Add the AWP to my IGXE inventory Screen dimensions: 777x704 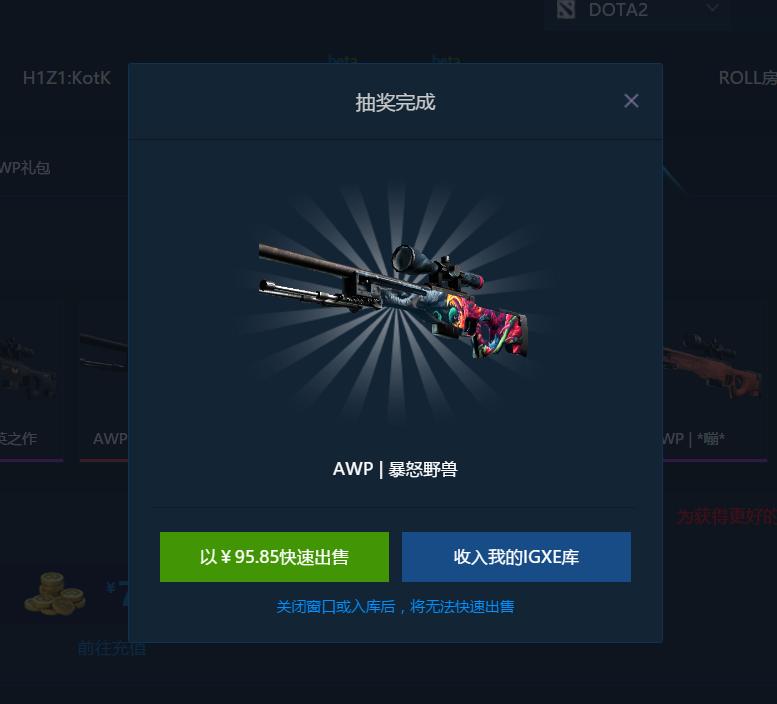(516, 557)
